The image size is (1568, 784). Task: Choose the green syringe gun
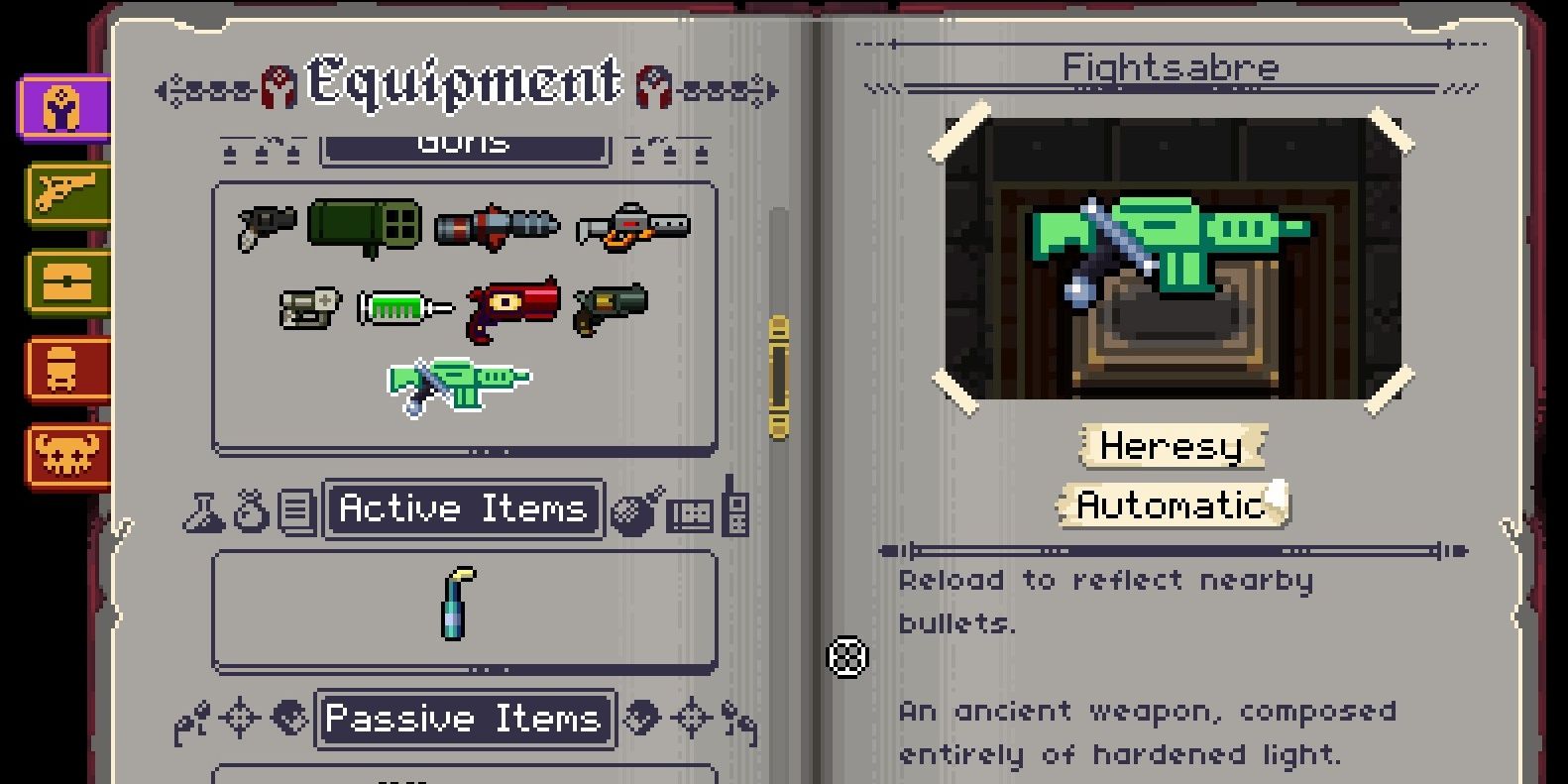click(x=404, y=308)
